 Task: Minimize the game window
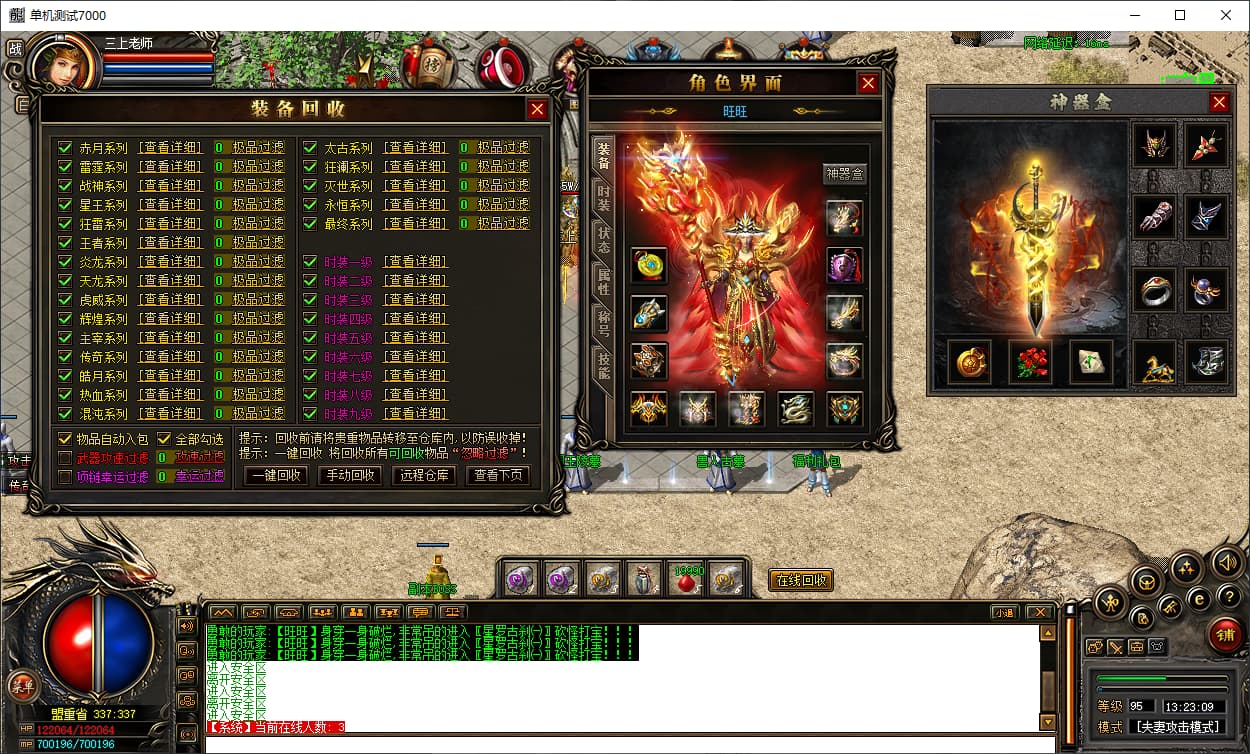(1132, 15)
